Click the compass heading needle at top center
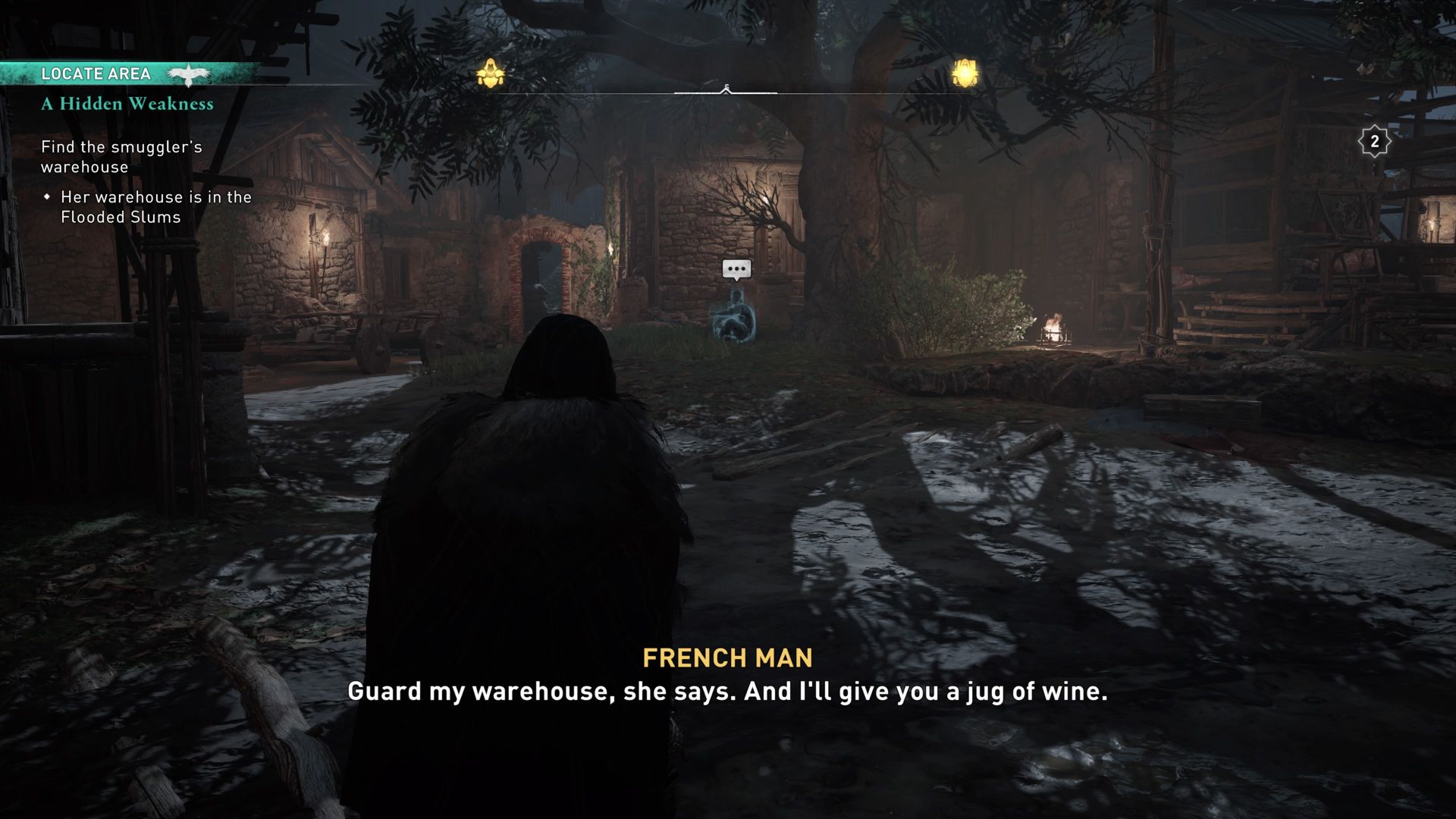The image size is (1456, 819). point(726,89)
